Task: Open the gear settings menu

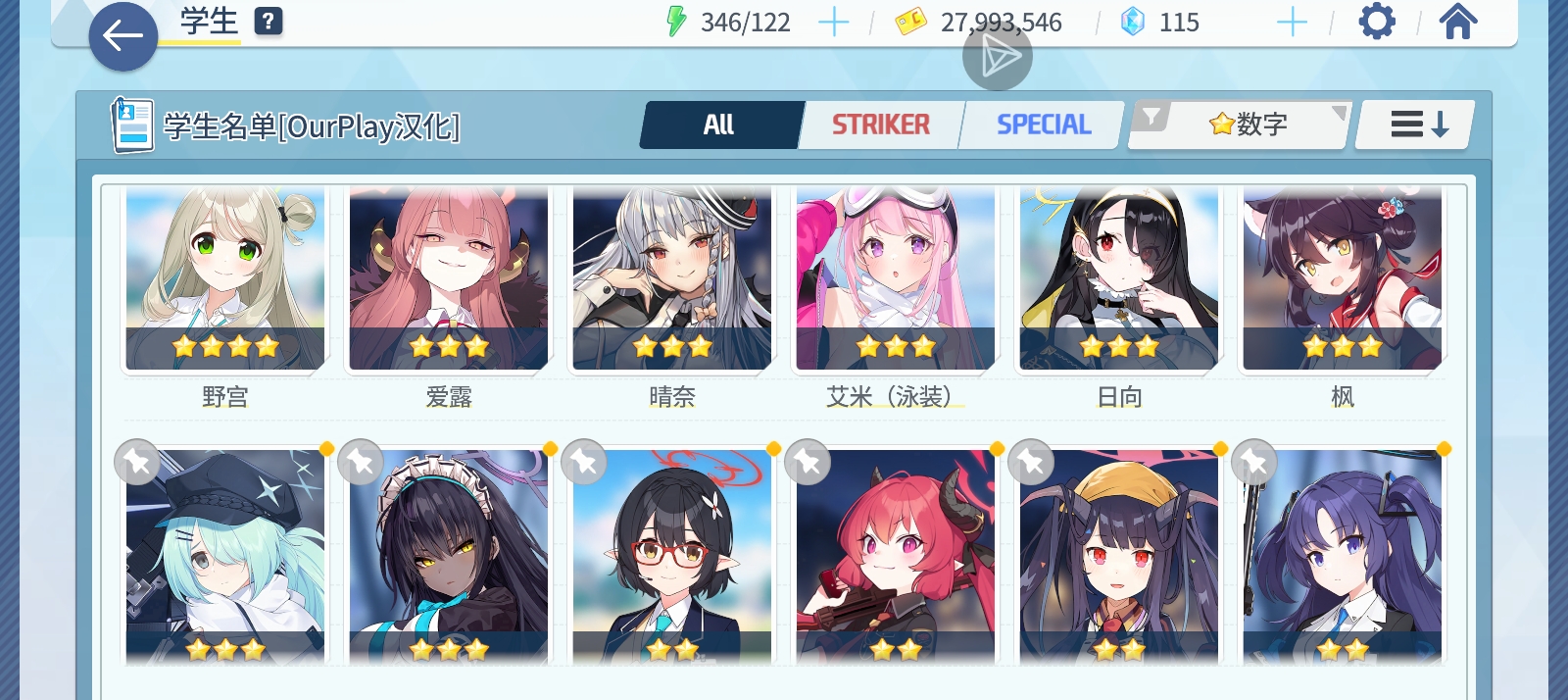Action: [1377, 22]
